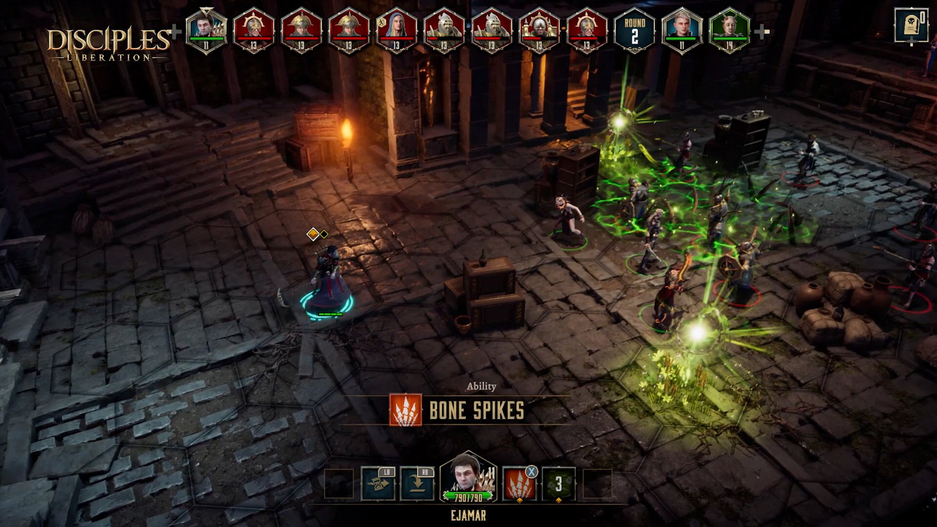Image resolution: width=937 pixels, height=527 pixels.
Task: Choose the arrow-down defend action
Action: pos(417,484)
